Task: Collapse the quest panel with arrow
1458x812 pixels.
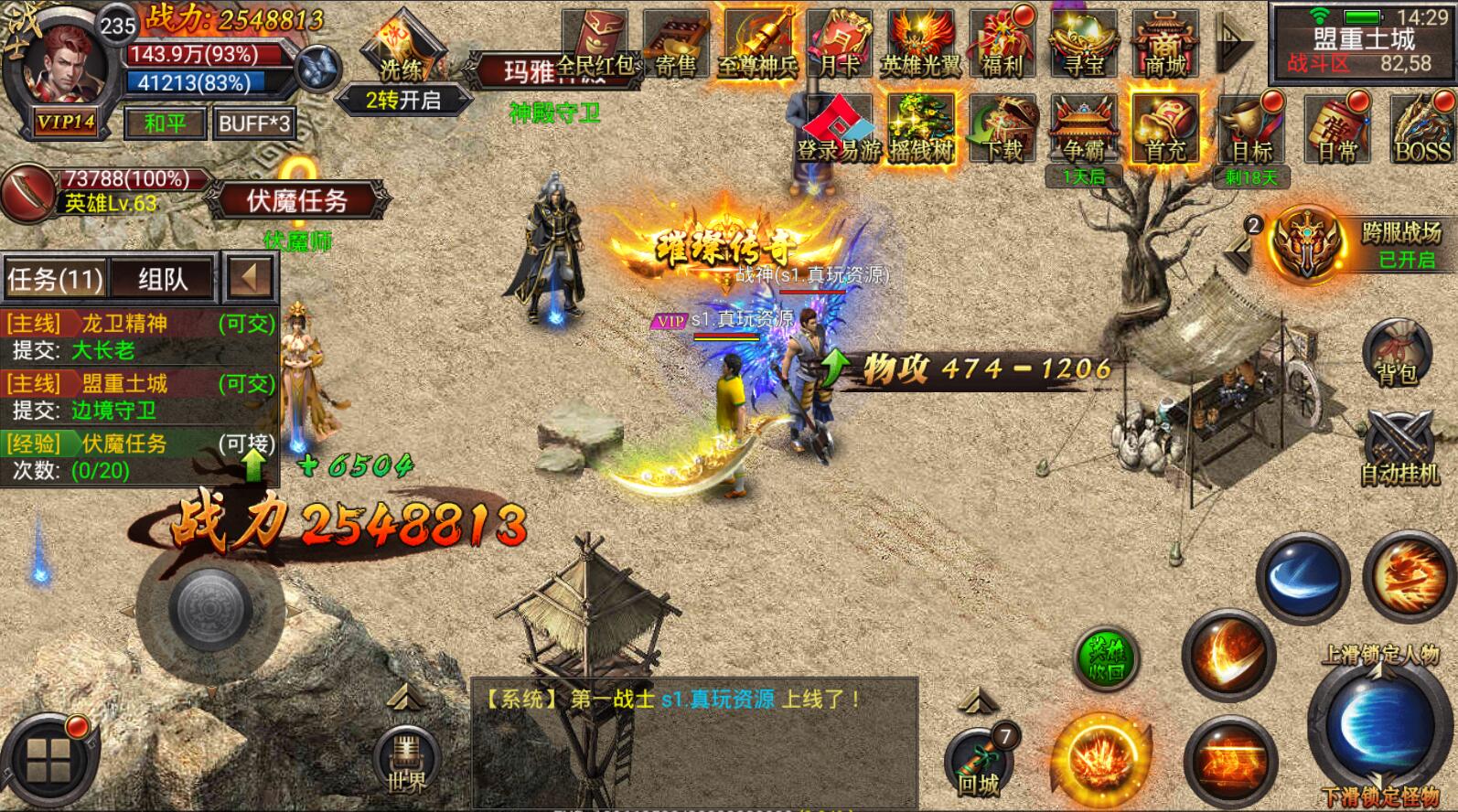Action: point(249,278)
